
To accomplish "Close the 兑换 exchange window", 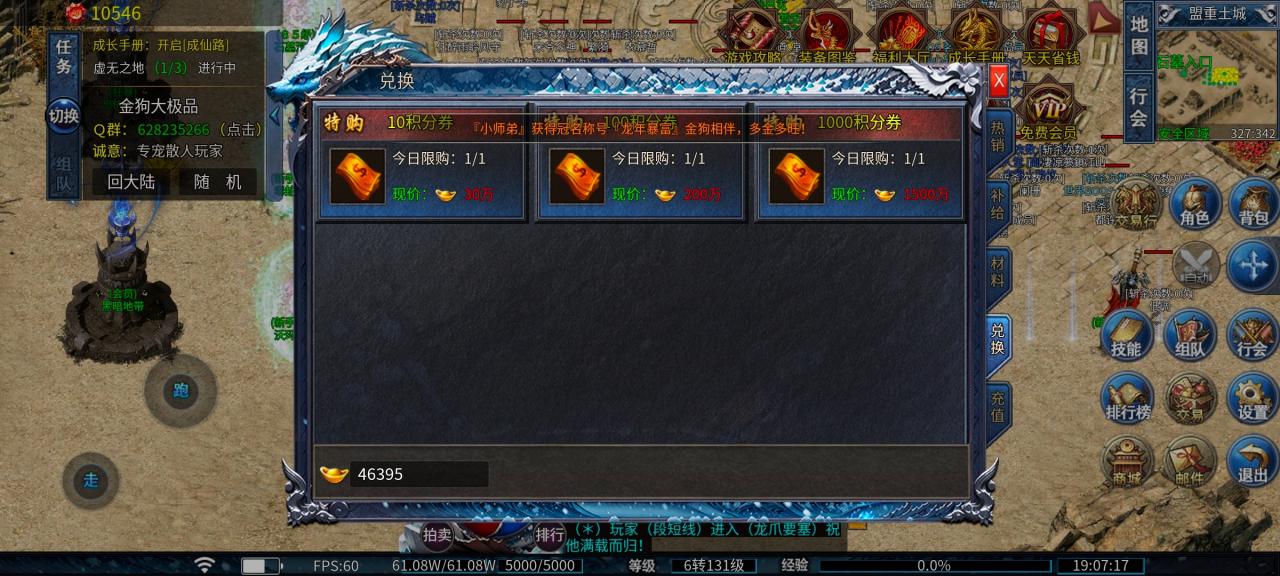I will [x=998, y=82].
